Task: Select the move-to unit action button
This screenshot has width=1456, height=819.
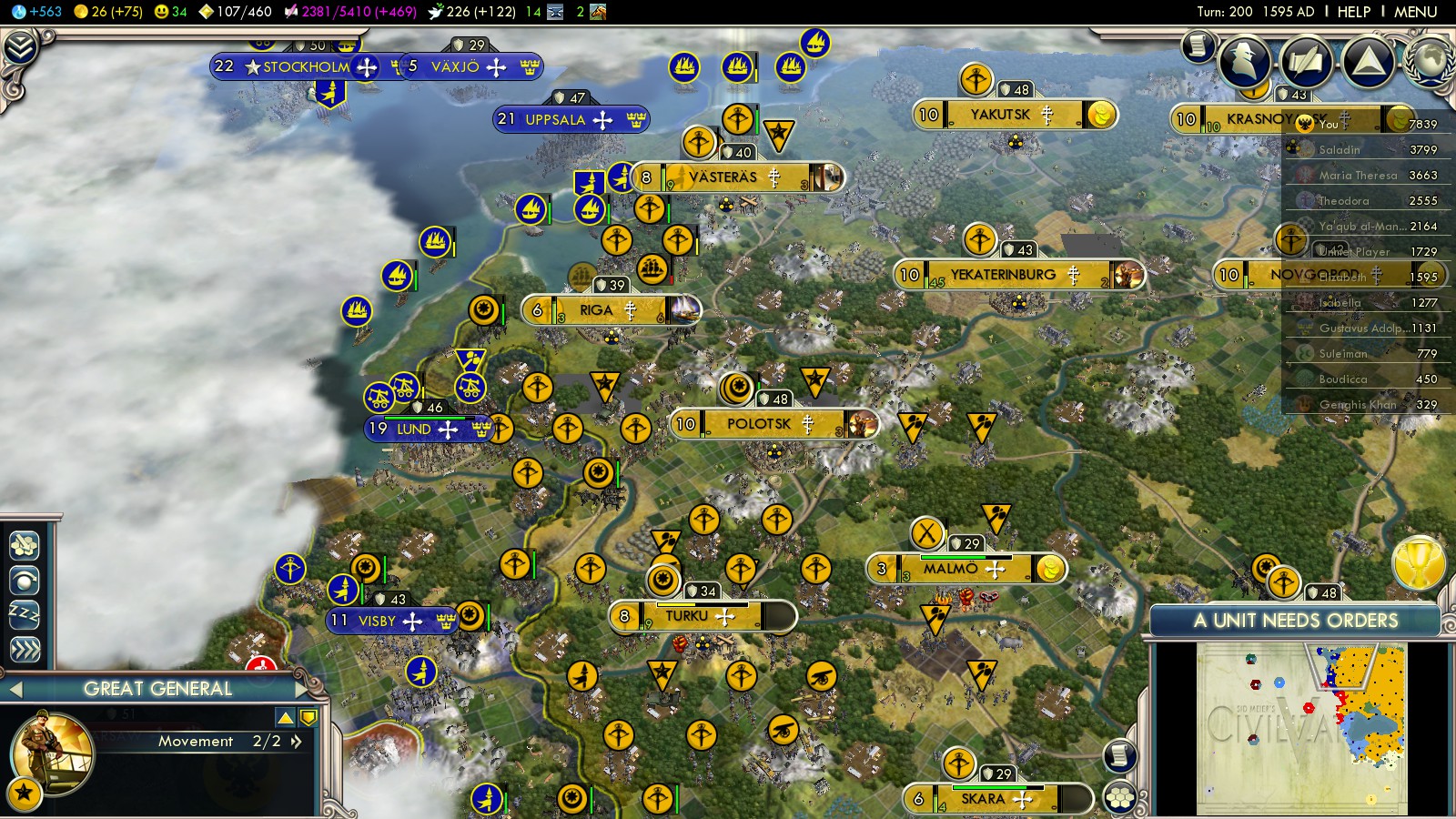Action: pos(25,580)
